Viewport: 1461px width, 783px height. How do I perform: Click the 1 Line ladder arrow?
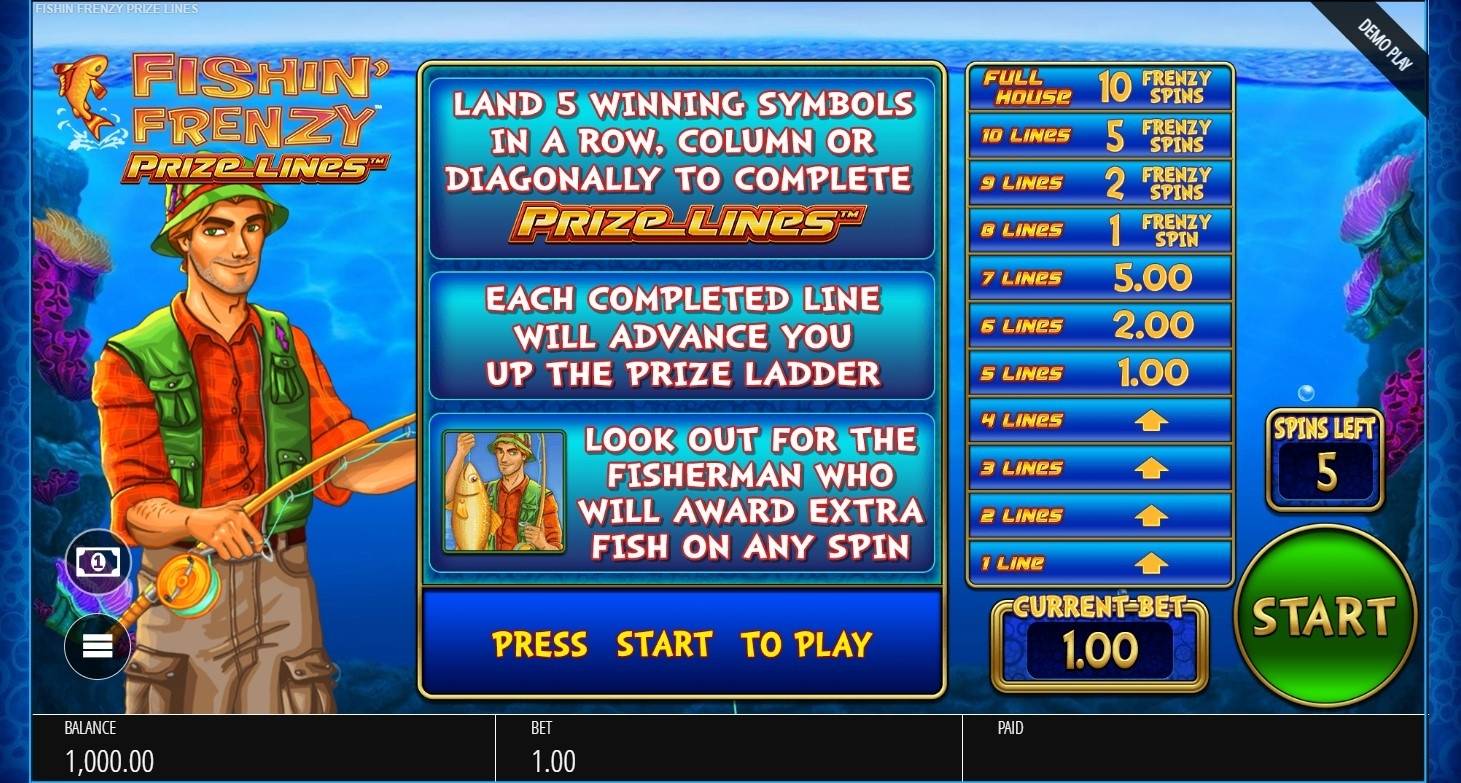[1150, 562]
